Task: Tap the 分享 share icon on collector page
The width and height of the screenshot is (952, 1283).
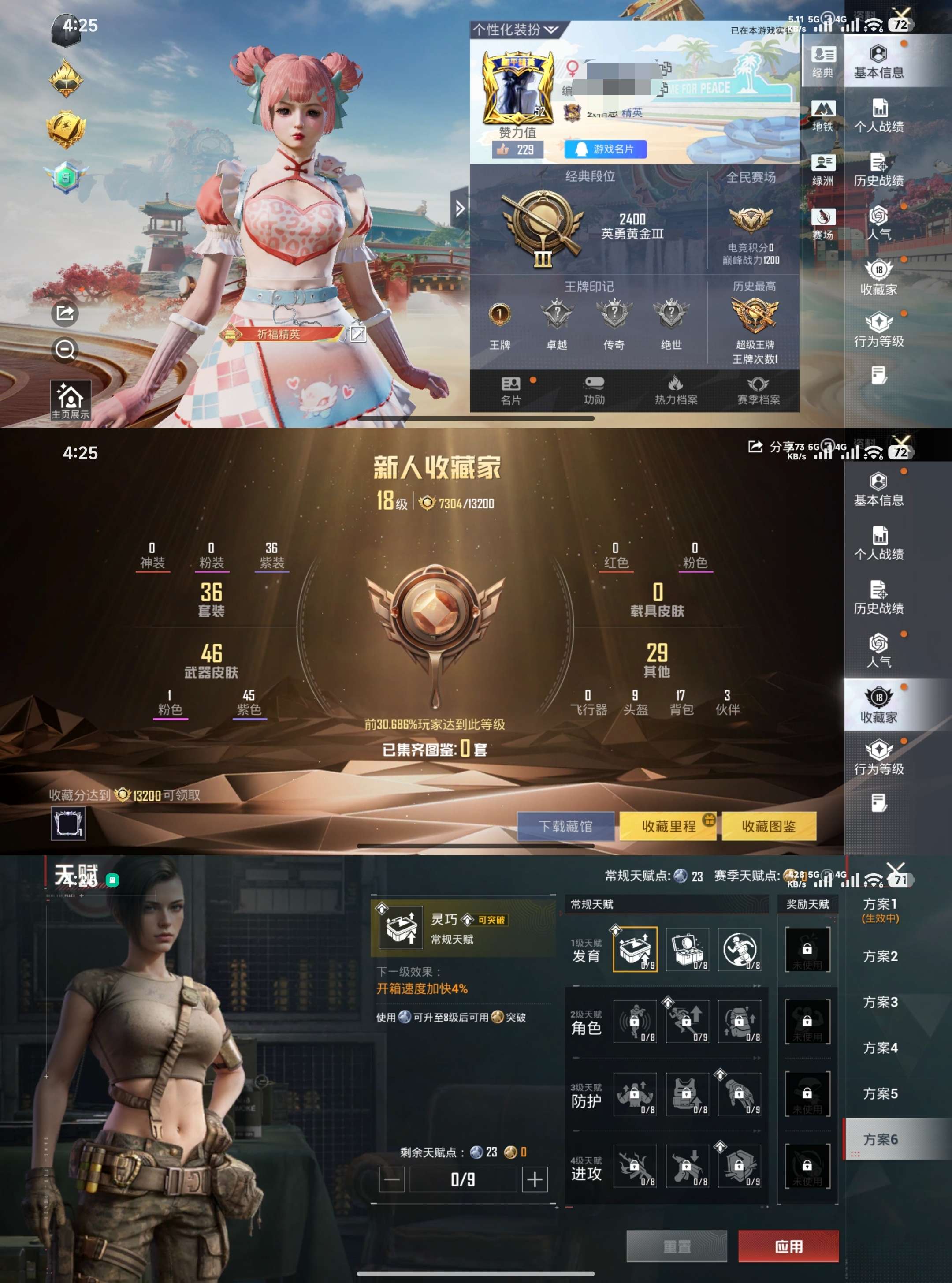Action: click(755, 447)
